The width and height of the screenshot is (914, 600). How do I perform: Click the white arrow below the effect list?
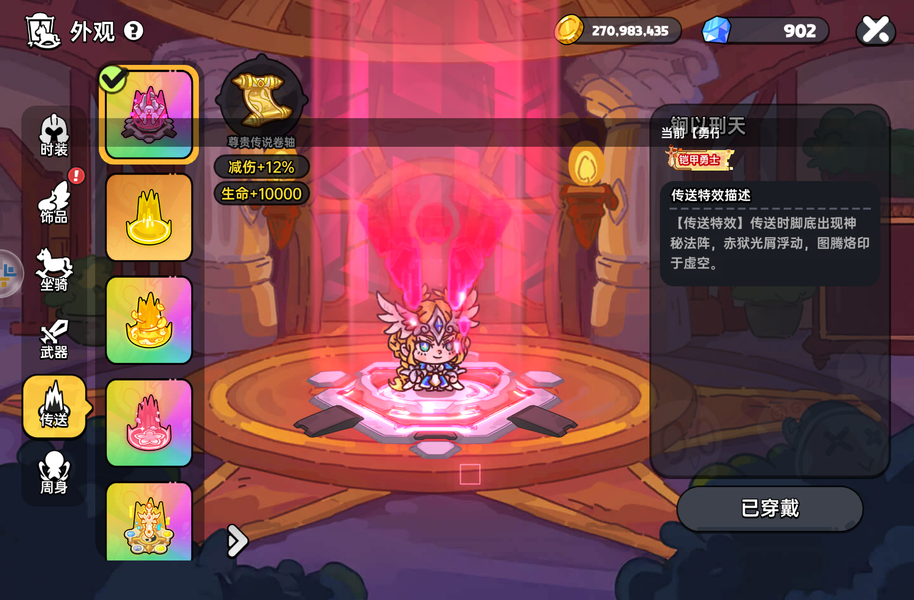(x=237, y=541)
